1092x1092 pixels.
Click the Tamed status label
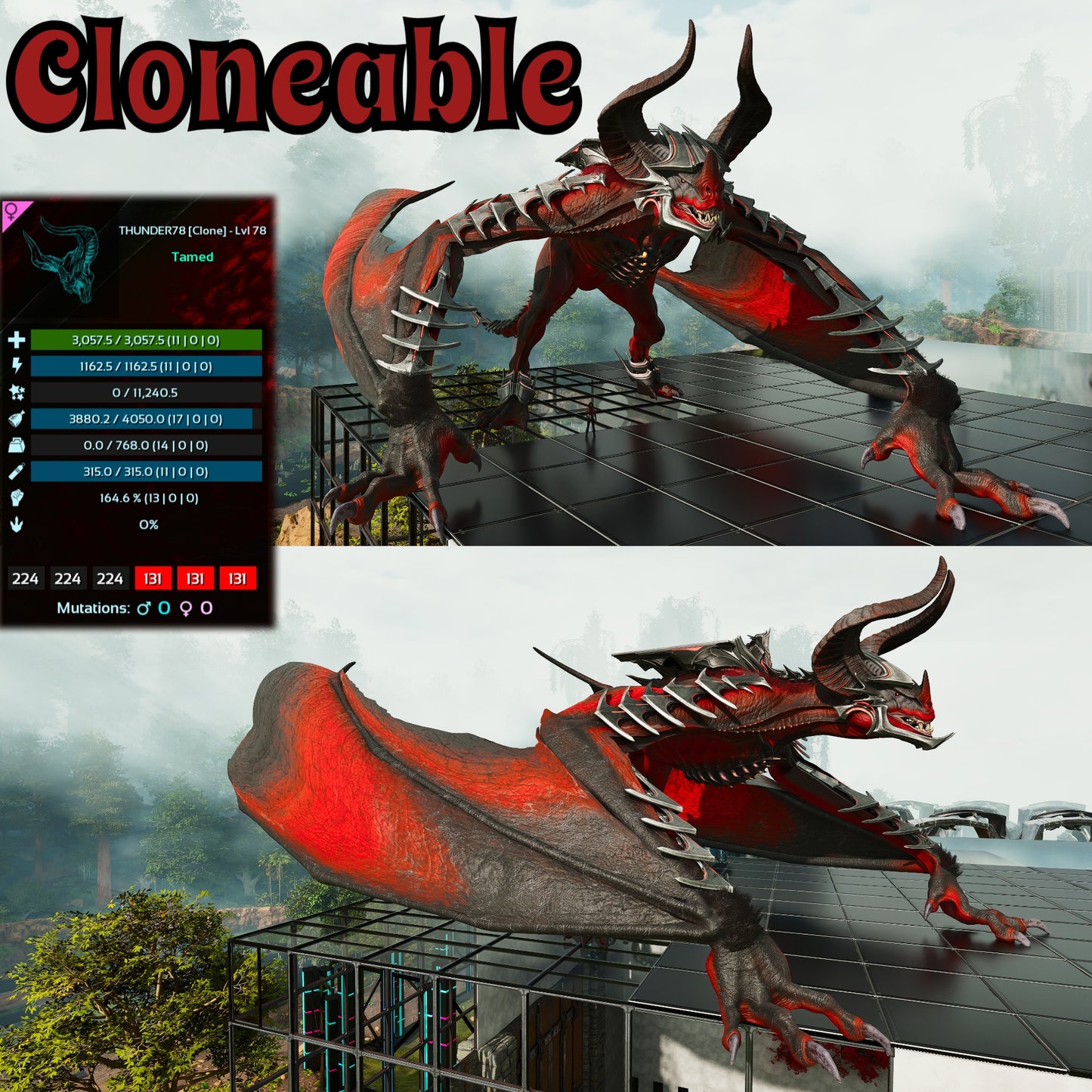[194, 258]
